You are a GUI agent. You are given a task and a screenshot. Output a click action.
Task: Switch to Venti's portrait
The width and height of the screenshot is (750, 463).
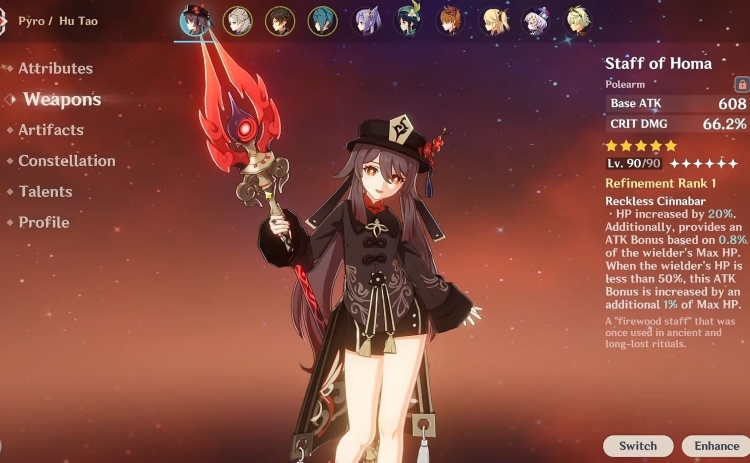pyautogui.click(x=408, y=20)
